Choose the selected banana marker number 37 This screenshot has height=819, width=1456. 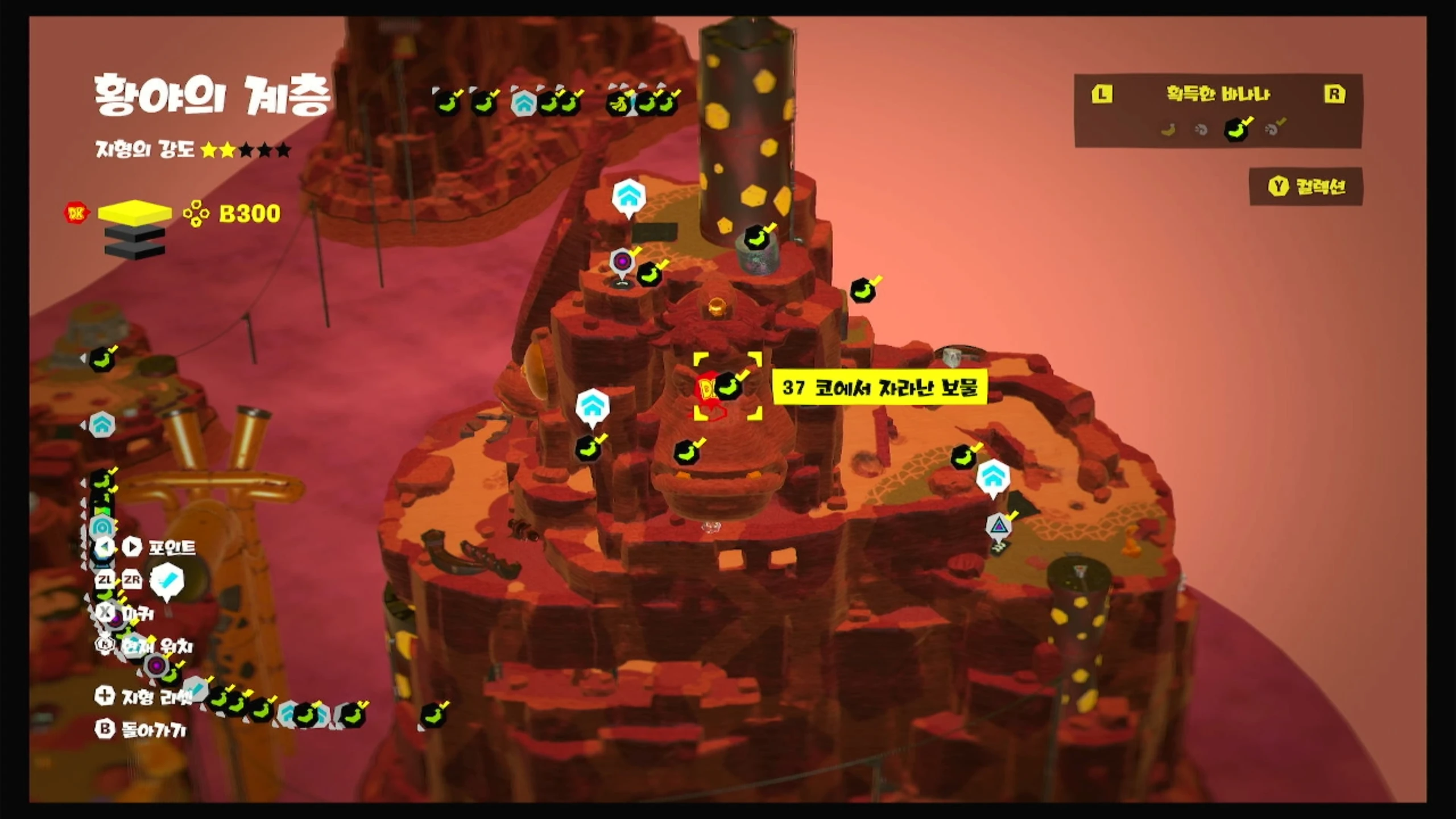727,387
